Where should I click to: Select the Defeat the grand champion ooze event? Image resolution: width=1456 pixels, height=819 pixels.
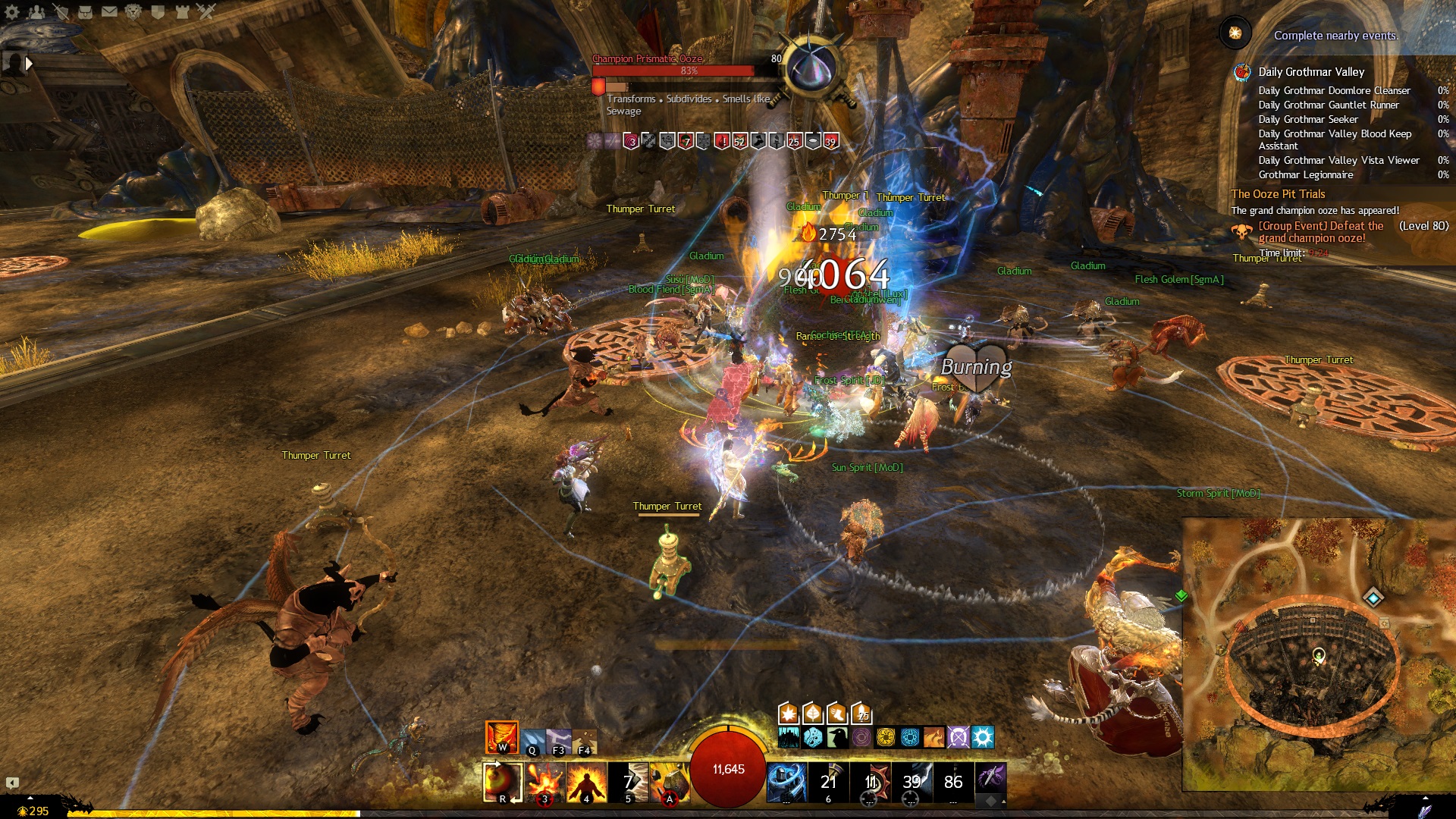point(1320,232)
